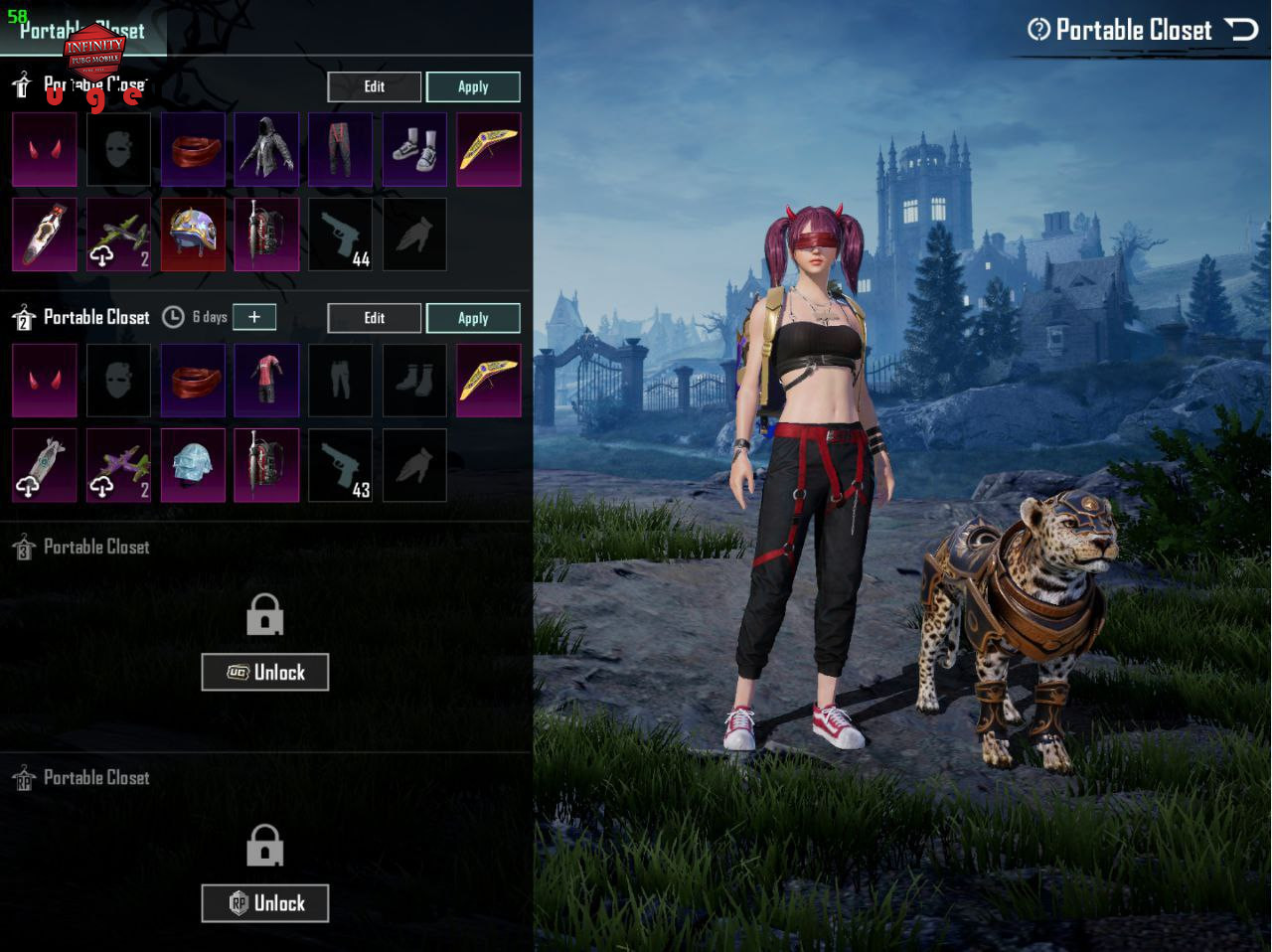Choose the white sneakers slot
The height and width of the screenshot is (952, 1272).
coord(414,150)
